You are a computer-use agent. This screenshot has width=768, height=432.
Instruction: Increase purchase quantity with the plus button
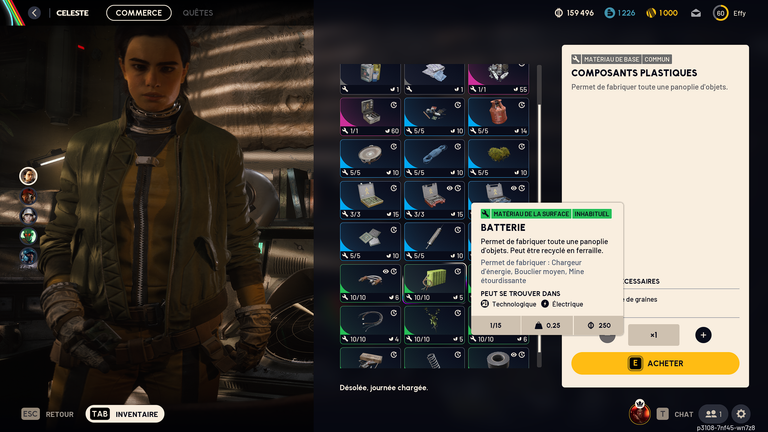click(x=703, y=335)
